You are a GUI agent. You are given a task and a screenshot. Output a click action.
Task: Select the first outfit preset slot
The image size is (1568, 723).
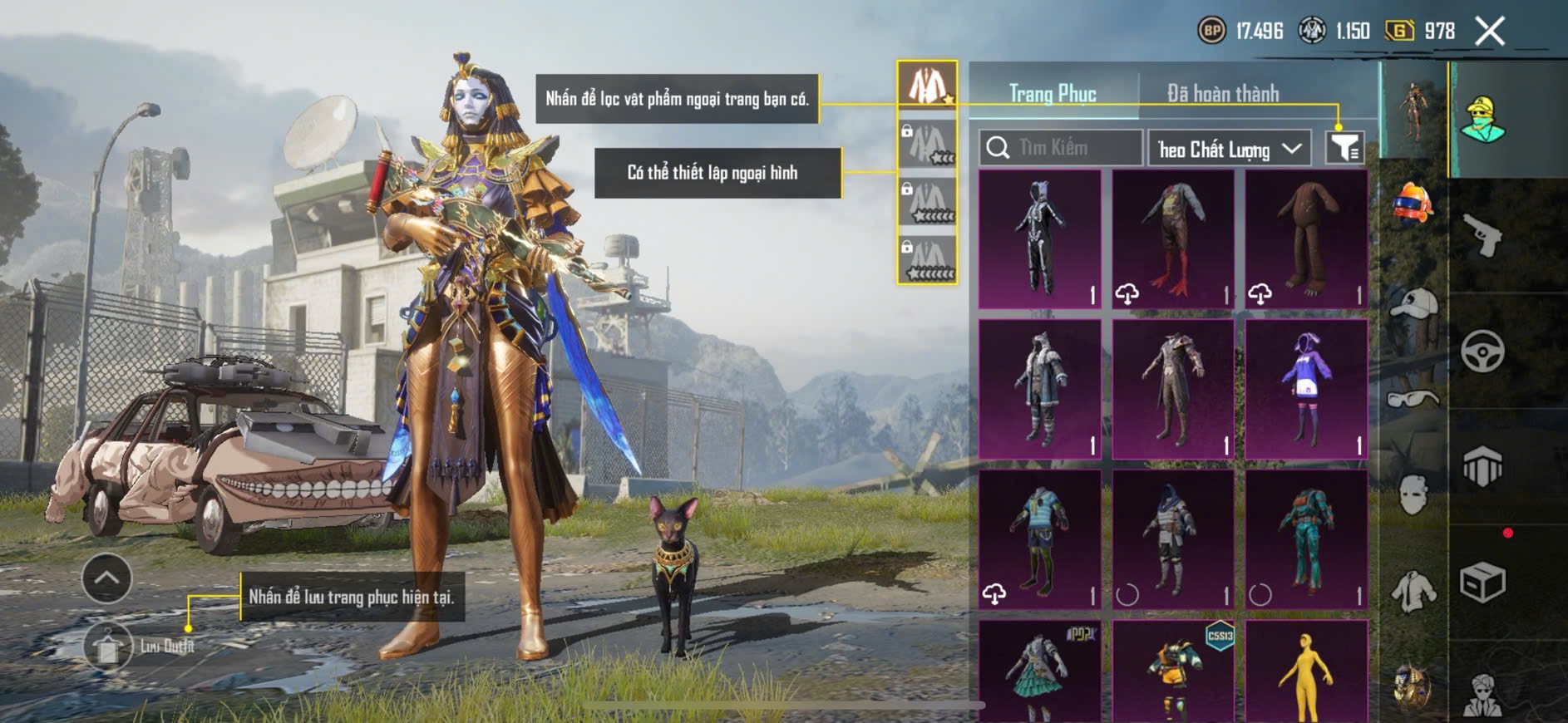(x=927, y=85)
